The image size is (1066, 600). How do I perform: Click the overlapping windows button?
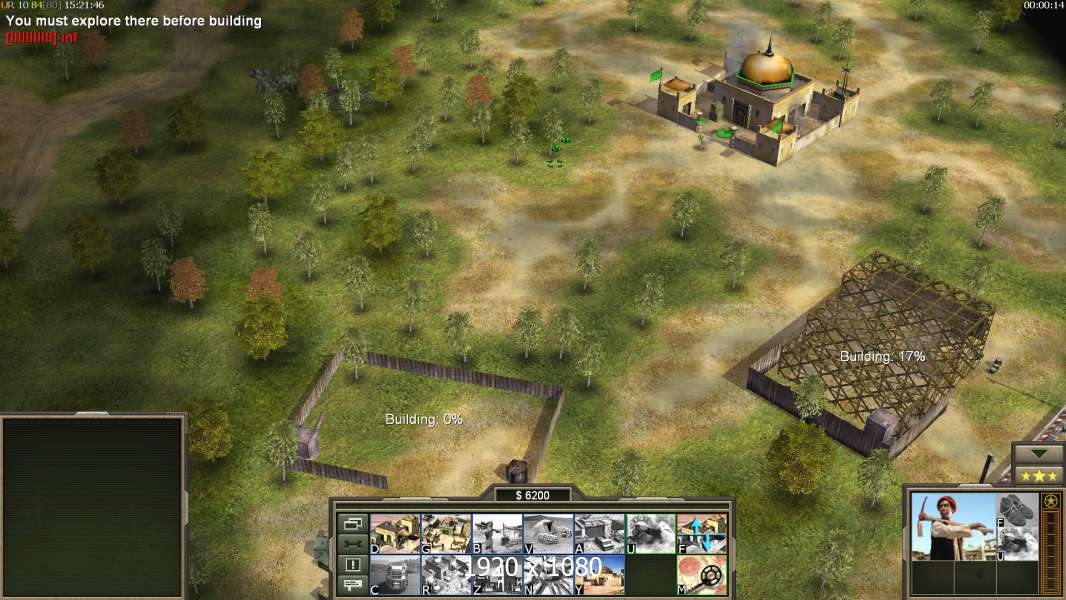pyautogui.click(x=352, y=523)
